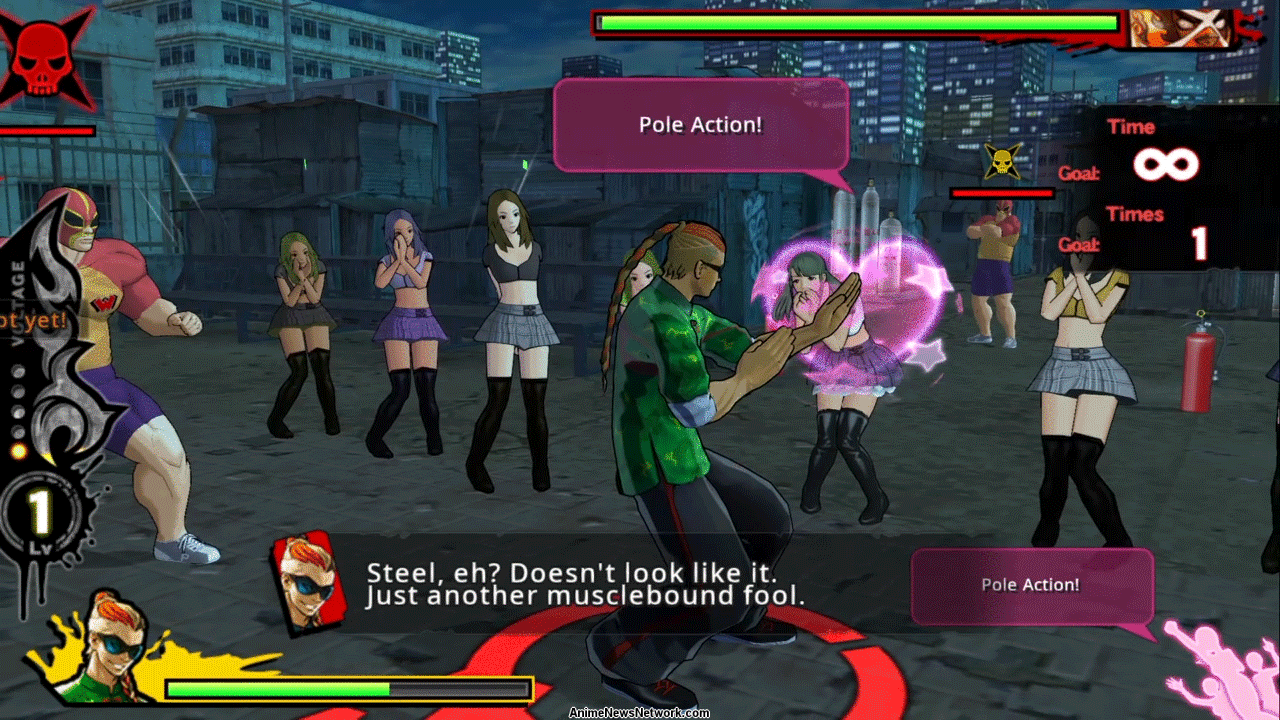Select the boss portrait beside the health bar
This screenshot has width=1280, height=720.
tap(1178, 29)
